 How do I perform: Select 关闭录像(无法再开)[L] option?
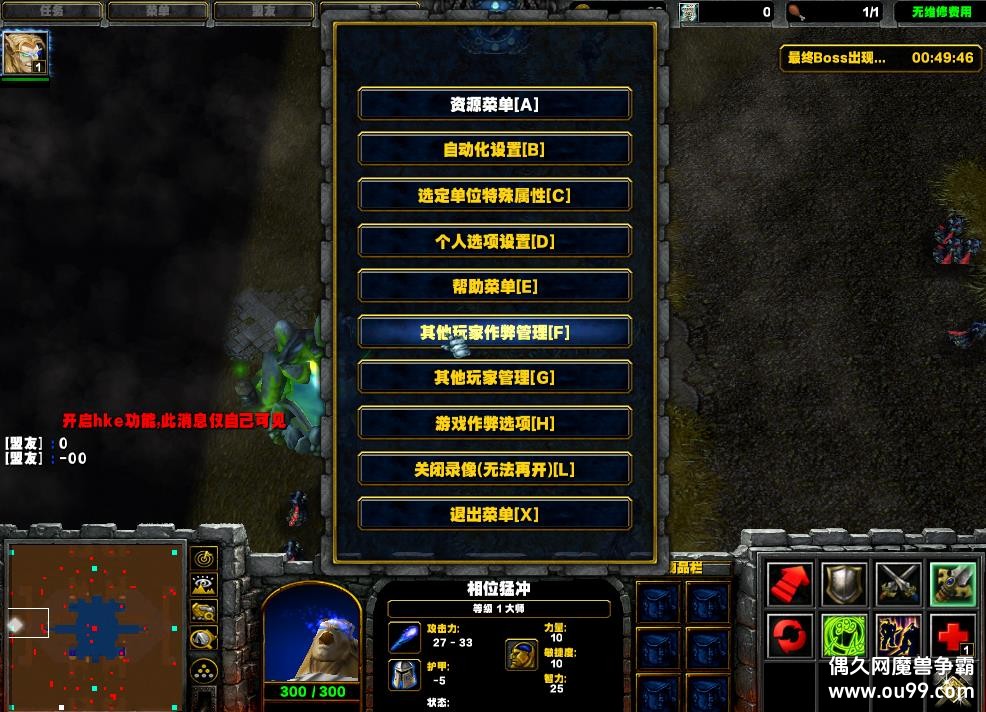pyautogui.click(x=494, y=469)
